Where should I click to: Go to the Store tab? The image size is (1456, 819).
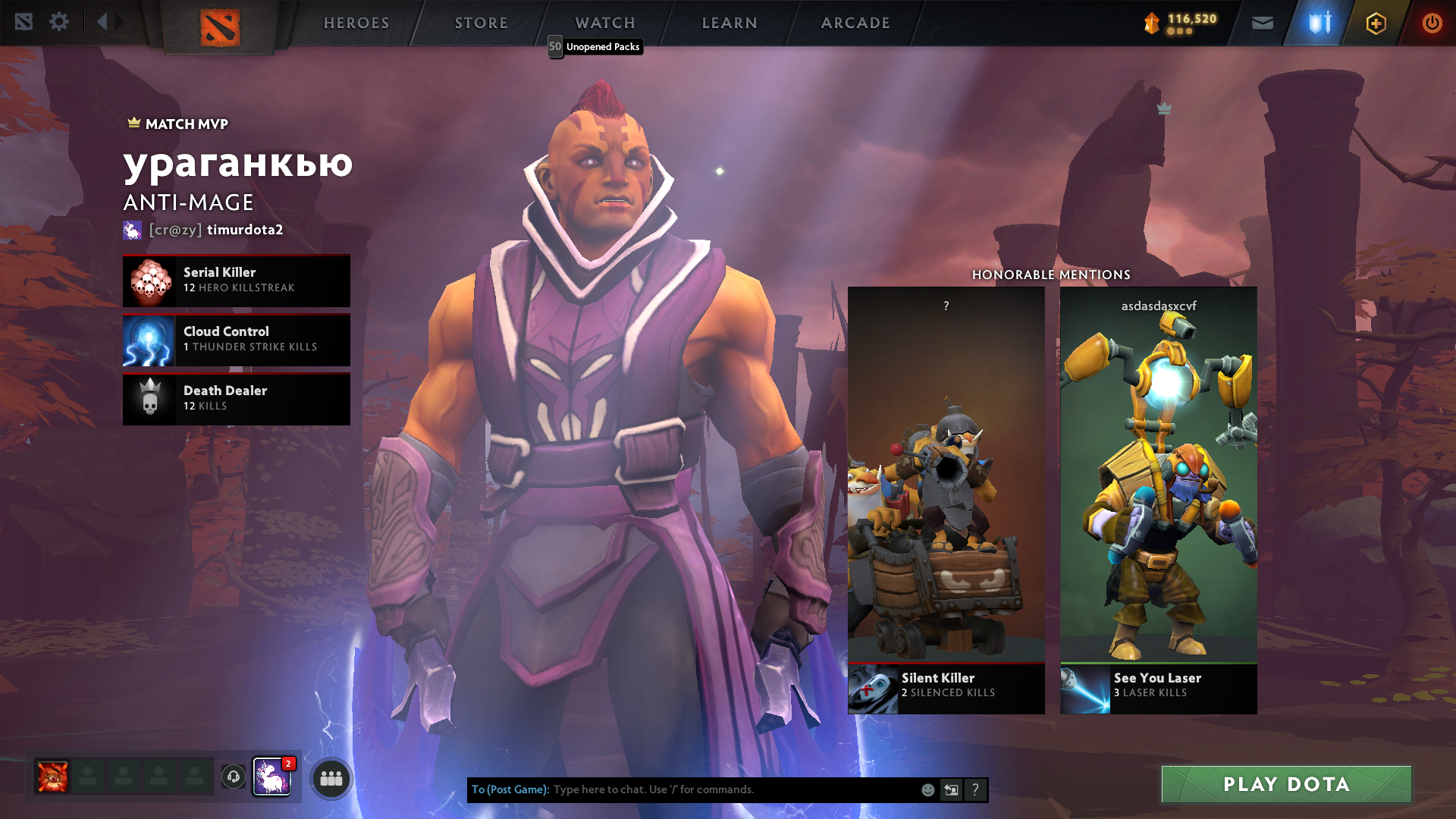[x=481, y=23]
